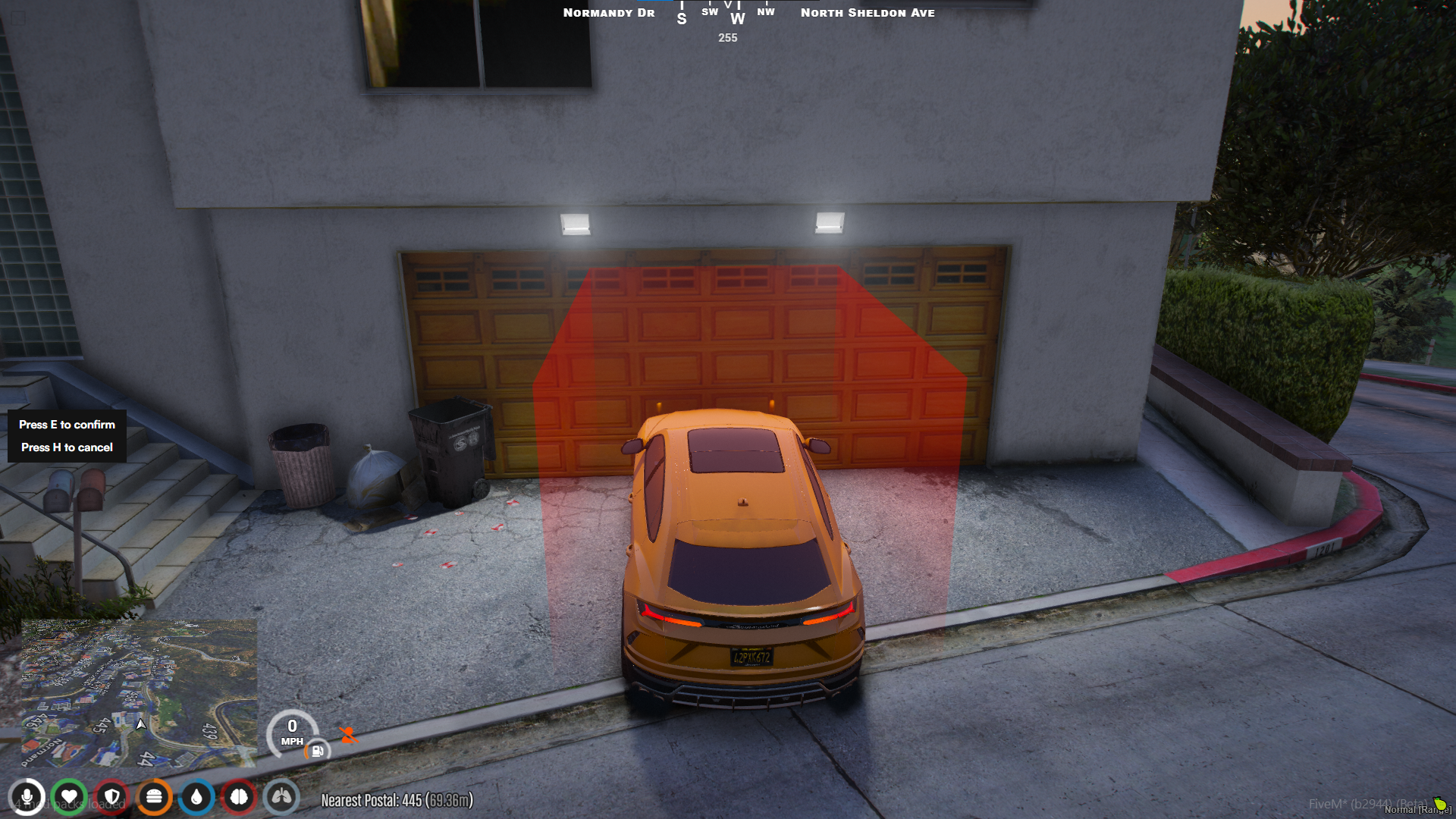The width and height of the screenshot is (1456, 819).
Task: Click the water drop thirst icon
Action: [196, 797]
